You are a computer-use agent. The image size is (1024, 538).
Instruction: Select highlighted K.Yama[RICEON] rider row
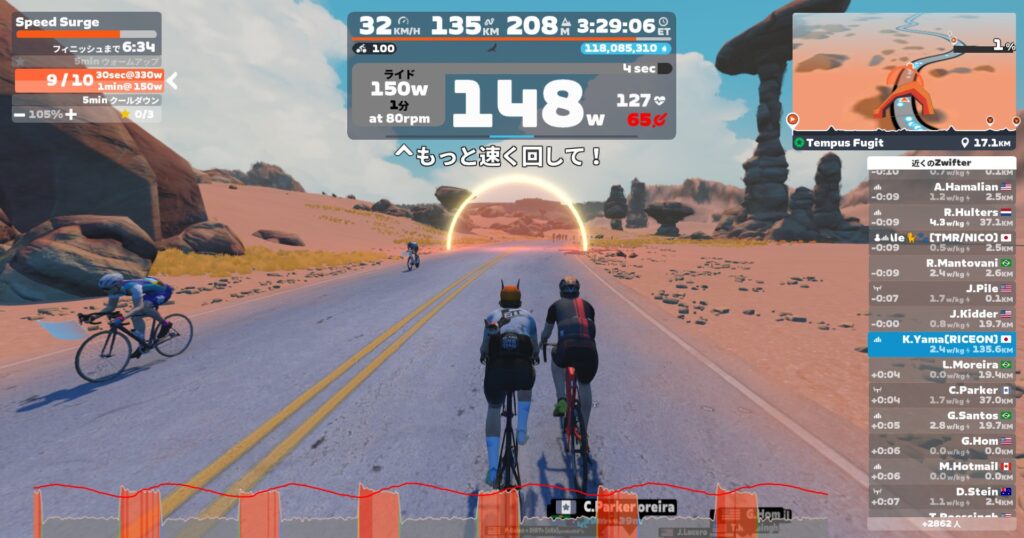[x=941, y=344]
